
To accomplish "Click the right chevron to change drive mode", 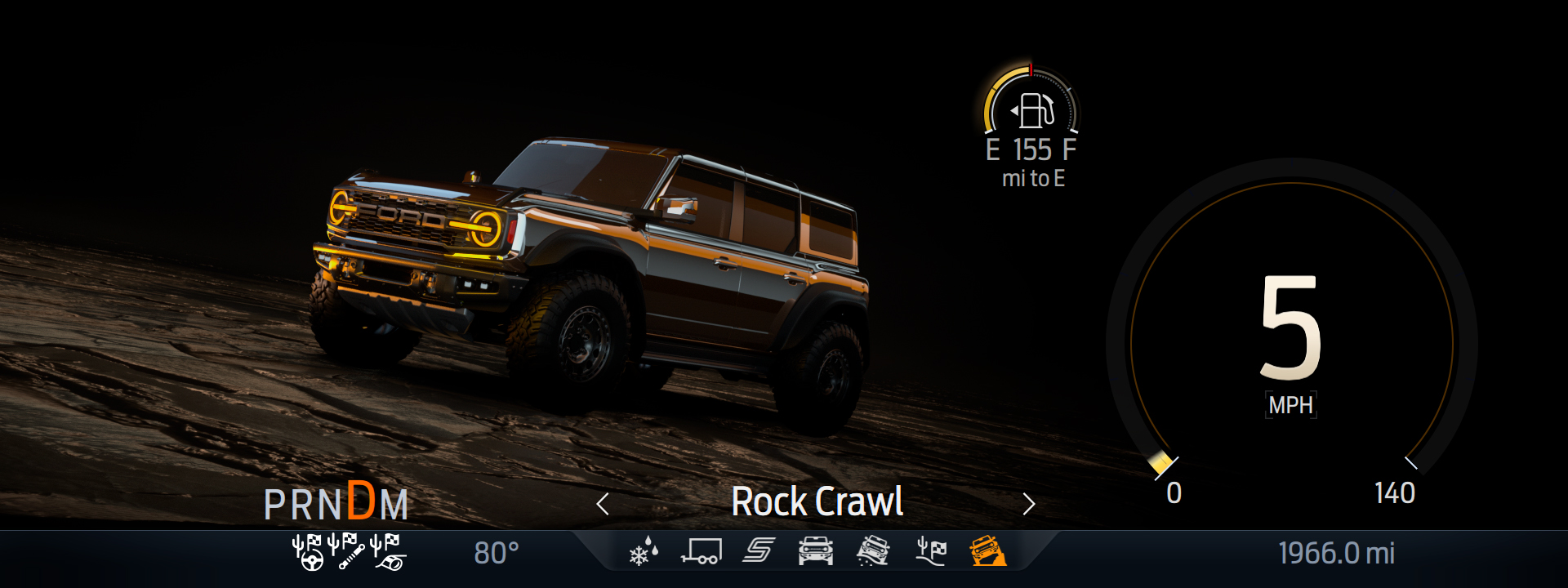I will tap(1030, 504).
